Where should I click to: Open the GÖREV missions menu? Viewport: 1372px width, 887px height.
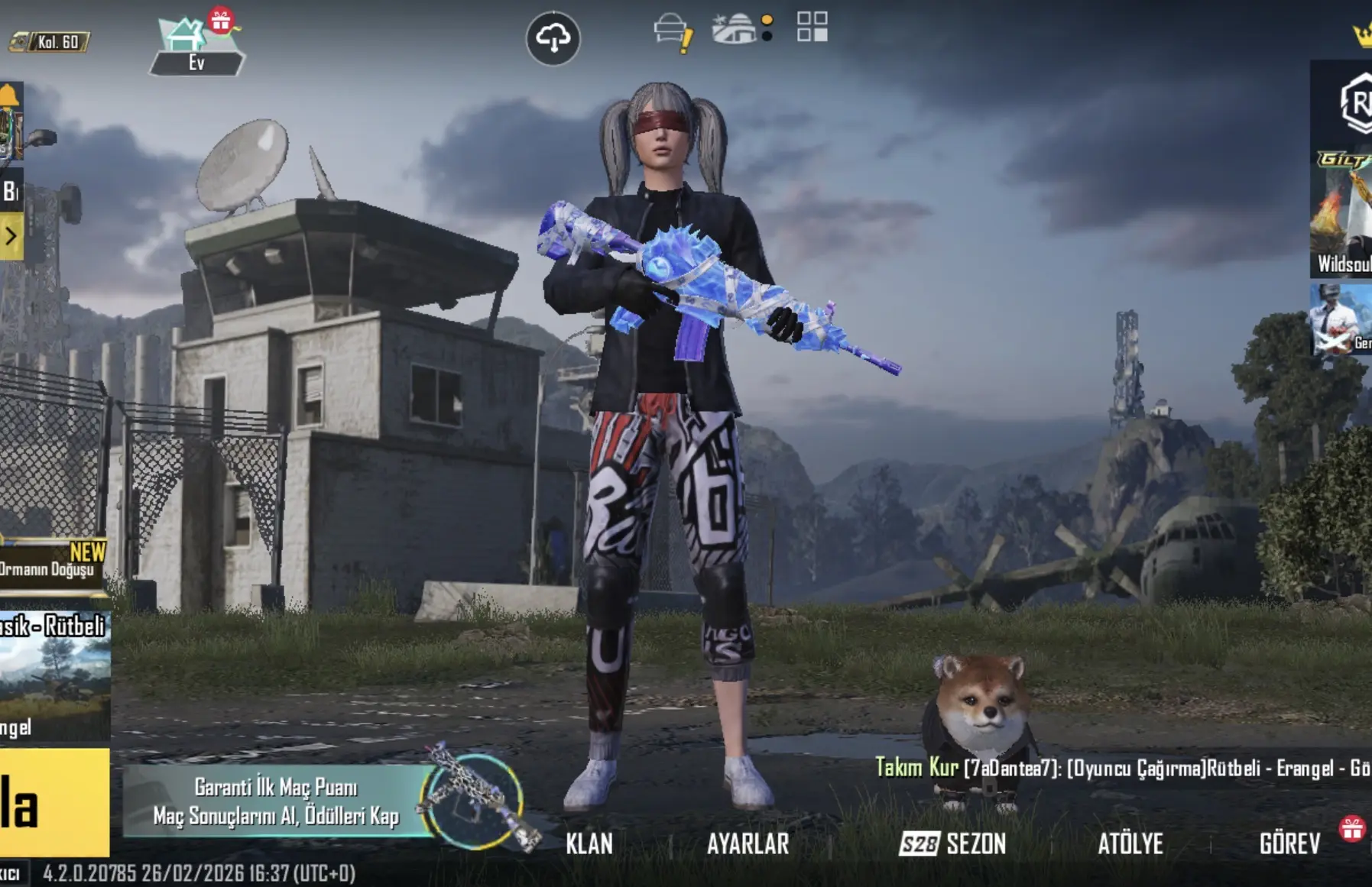[x=1289, y=843]
